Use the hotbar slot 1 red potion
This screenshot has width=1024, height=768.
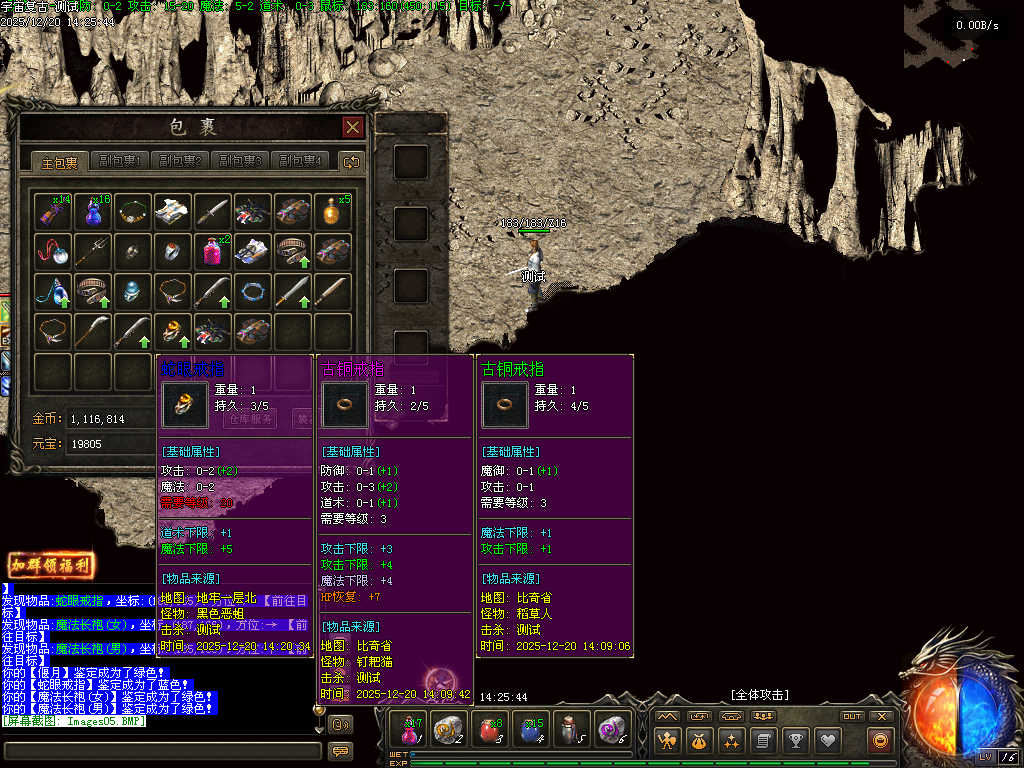pos(412,730)
